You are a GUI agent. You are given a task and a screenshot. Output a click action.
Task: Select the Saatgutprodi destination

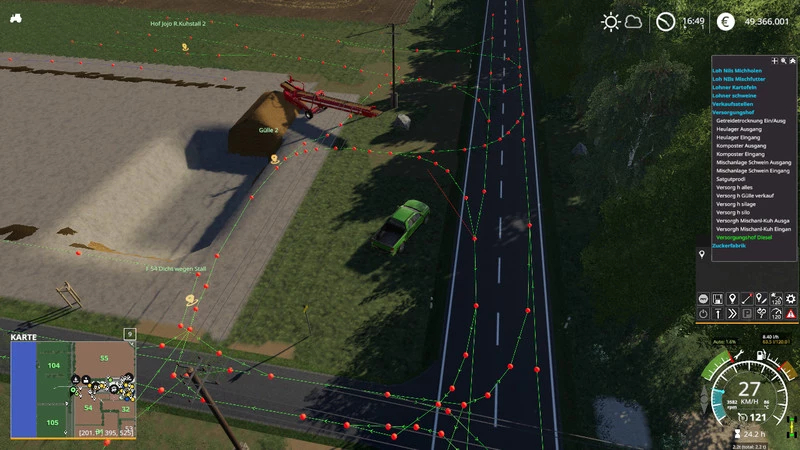pyautogui.click(x=733, y=179)
